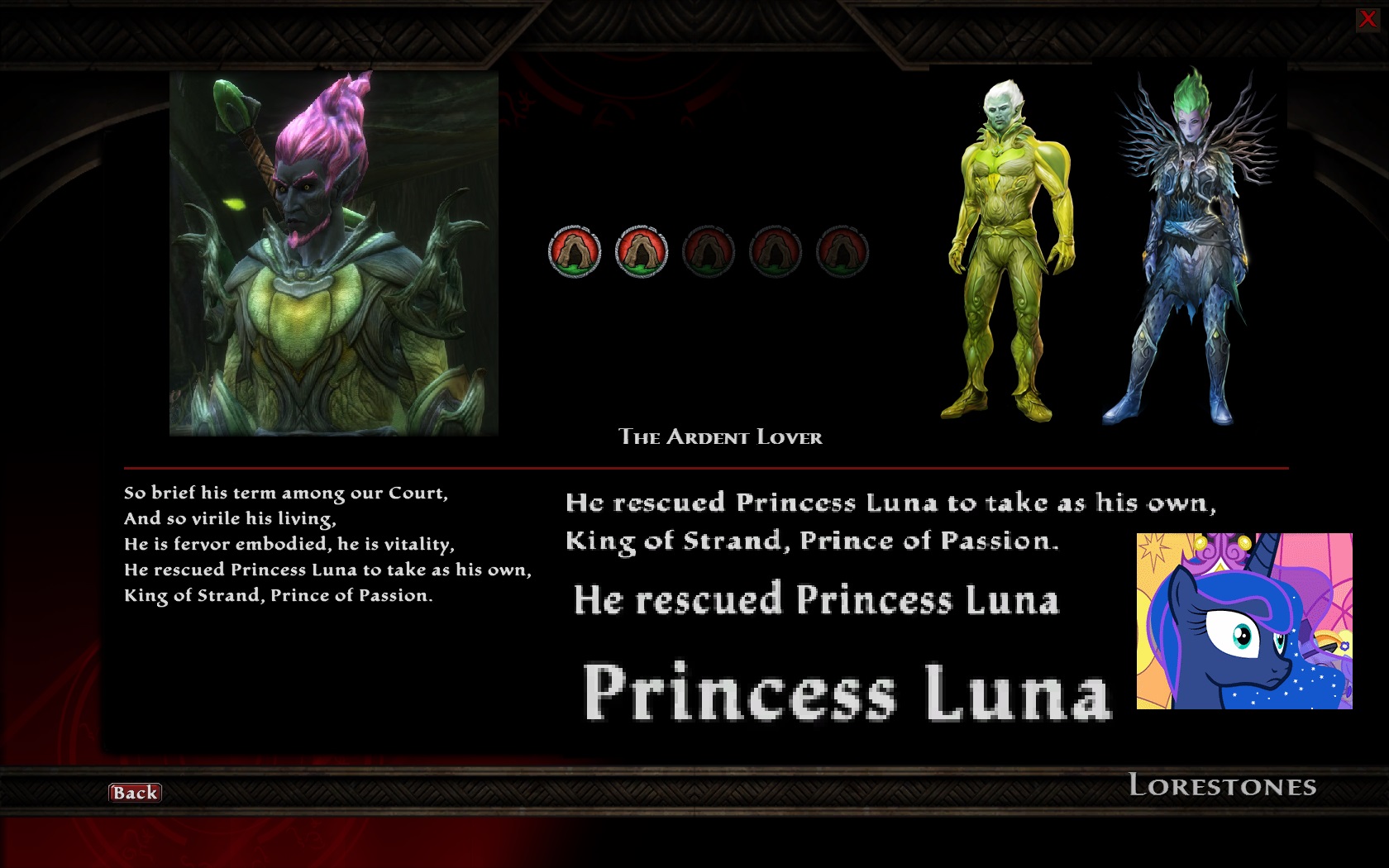This screenshot has width=1389, height=868.
Task: Click the last lorestone icon in the row
Action: point(842,252)
